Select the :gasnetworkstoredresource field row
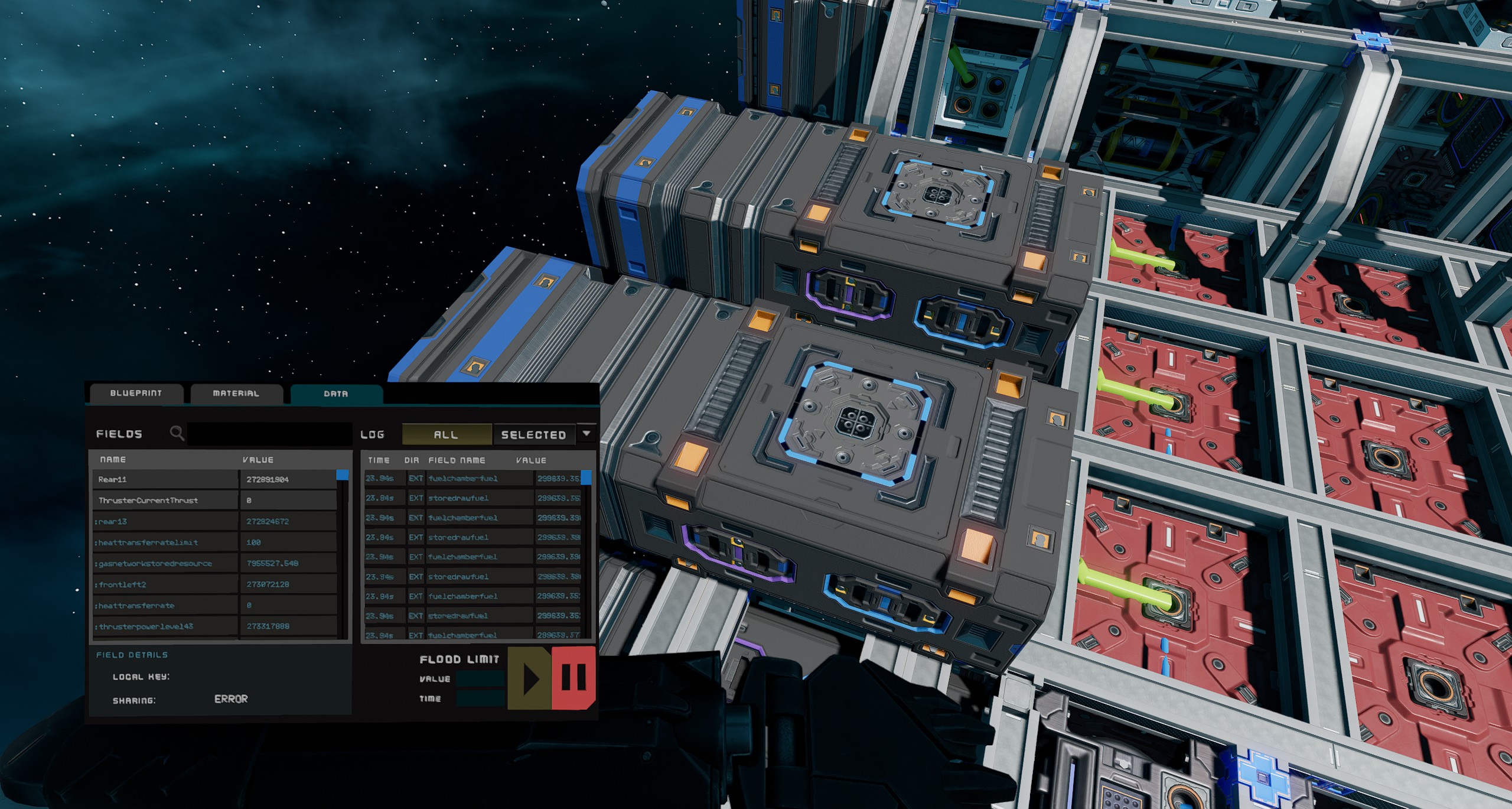 165,563
